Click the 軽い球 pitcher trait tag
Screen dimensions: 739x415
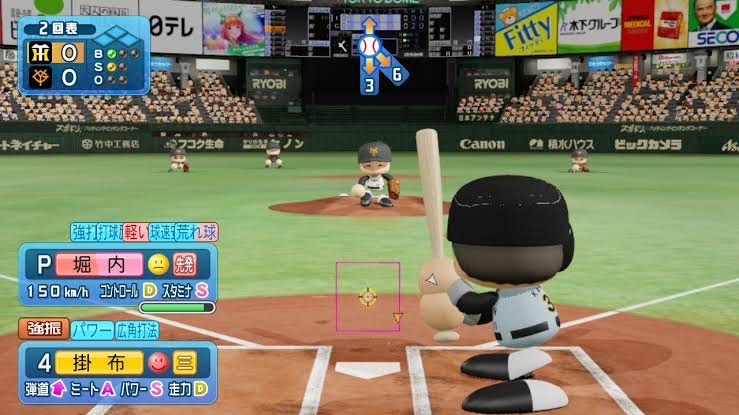141,232
